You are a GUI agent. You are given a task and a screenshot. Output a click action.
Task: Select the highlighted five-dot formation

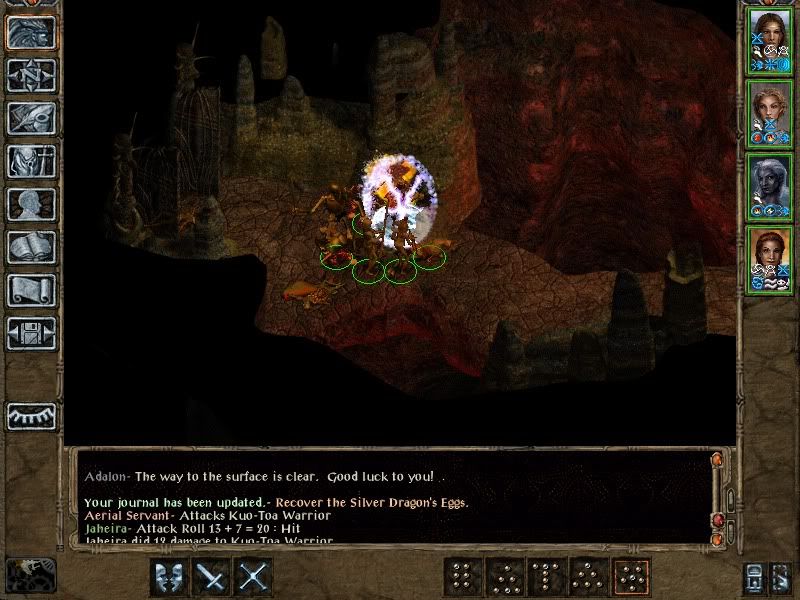tap(630, 577)
